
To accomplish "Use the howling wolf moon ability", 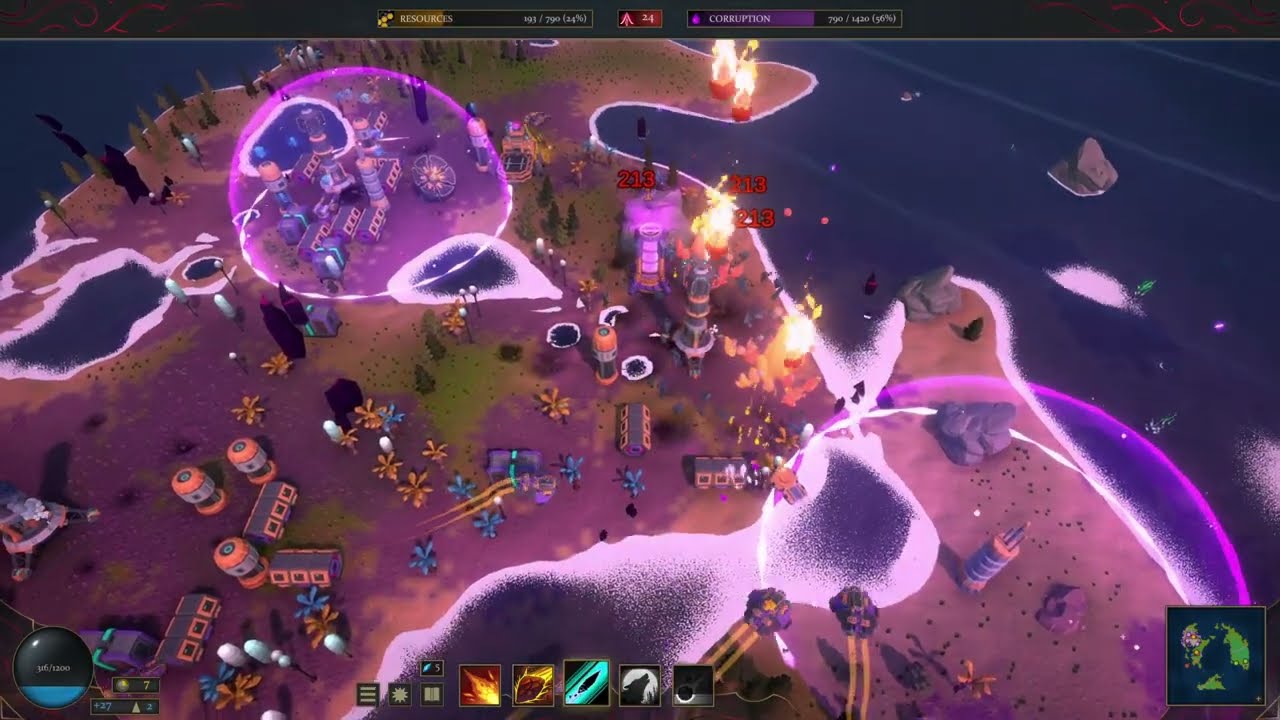I will pyautogui.click(x=639, y=686).
